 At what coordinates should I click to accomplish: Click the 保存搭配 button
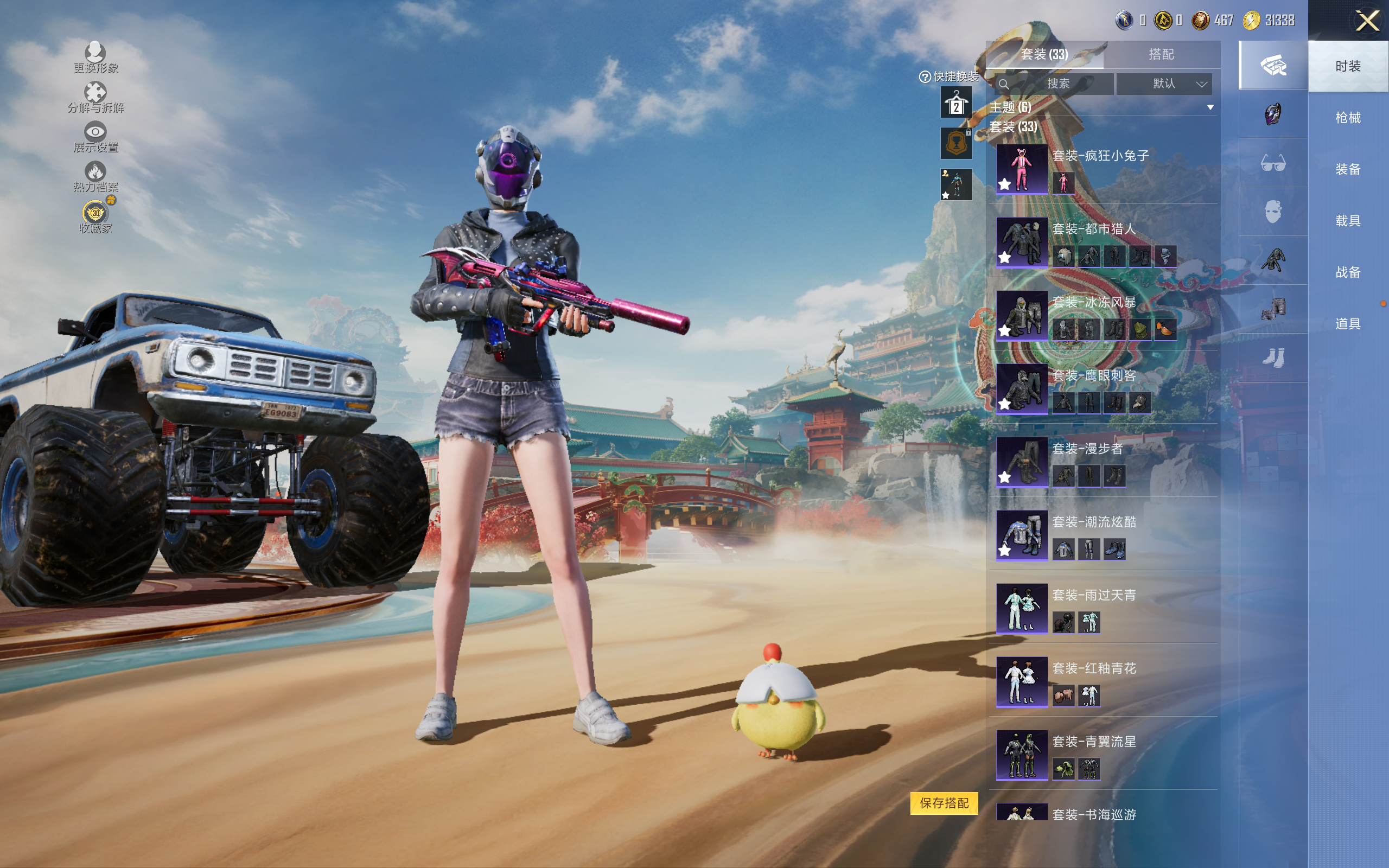click(x=944, y=802)
